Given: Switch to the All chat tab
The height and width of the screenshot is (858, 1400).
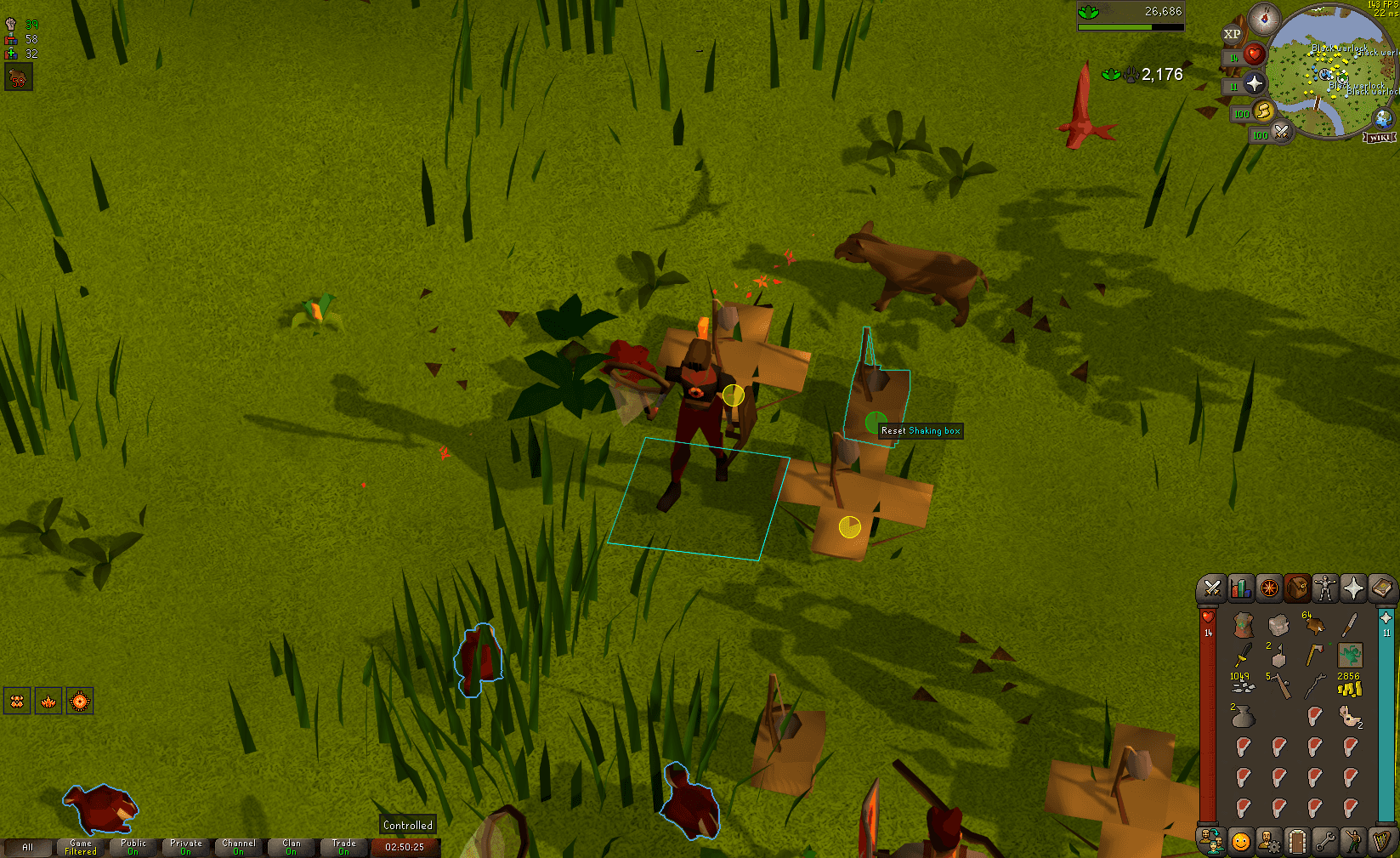Looking at the screenshot, I should tap(30, 847).
